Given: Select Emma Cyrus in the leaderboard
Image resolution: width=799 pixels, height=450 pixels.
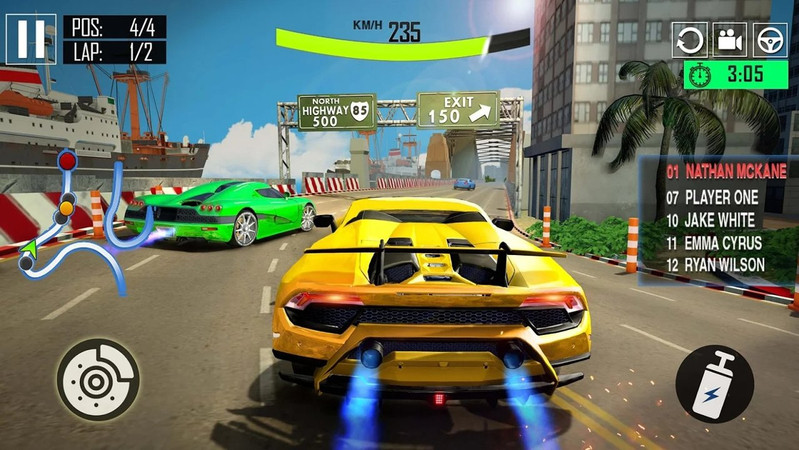Looking at the screenshot, I should pos(714,242).
